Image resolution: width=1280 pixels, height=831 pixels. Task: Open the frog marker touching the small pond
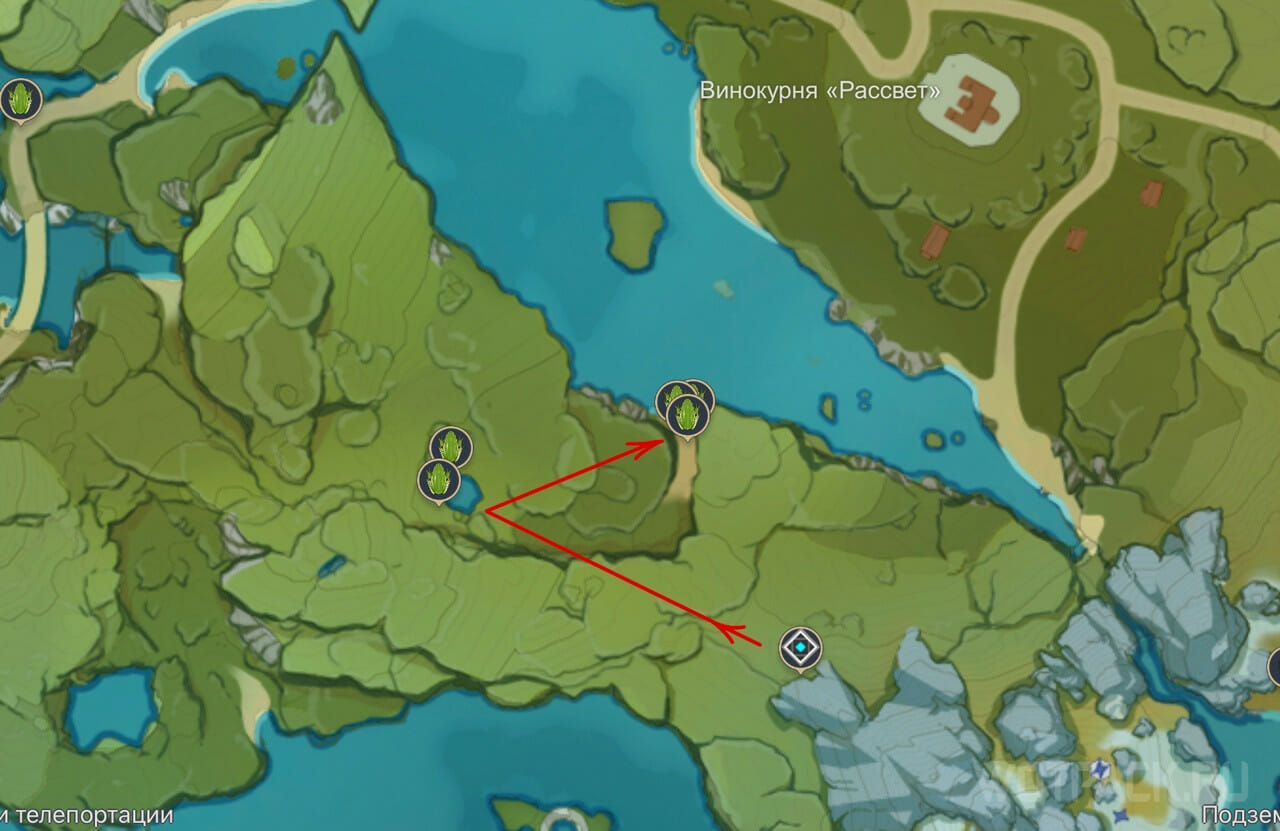pos(438,480)
